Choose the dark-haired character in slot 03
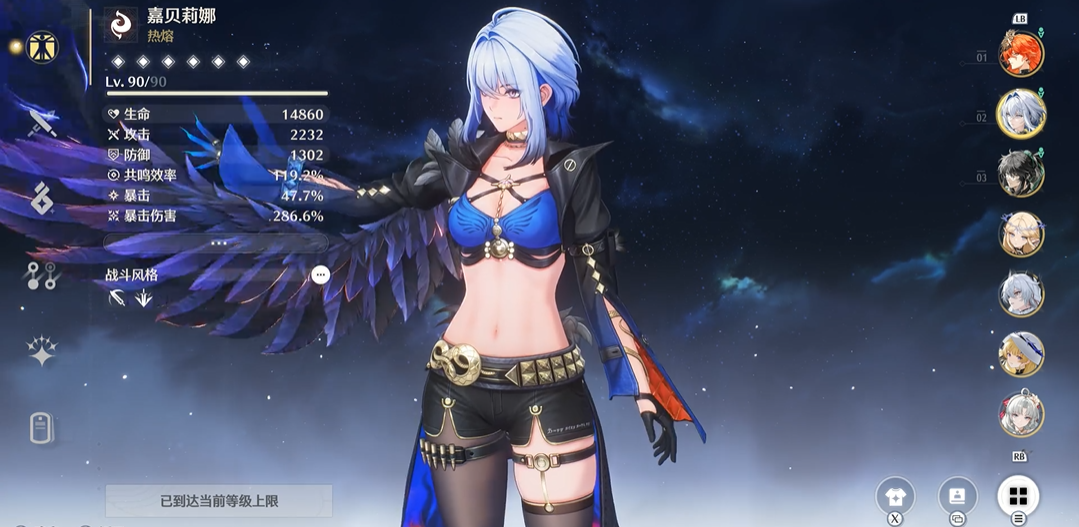The image size is (1079, 527). tap(1021, 174)
